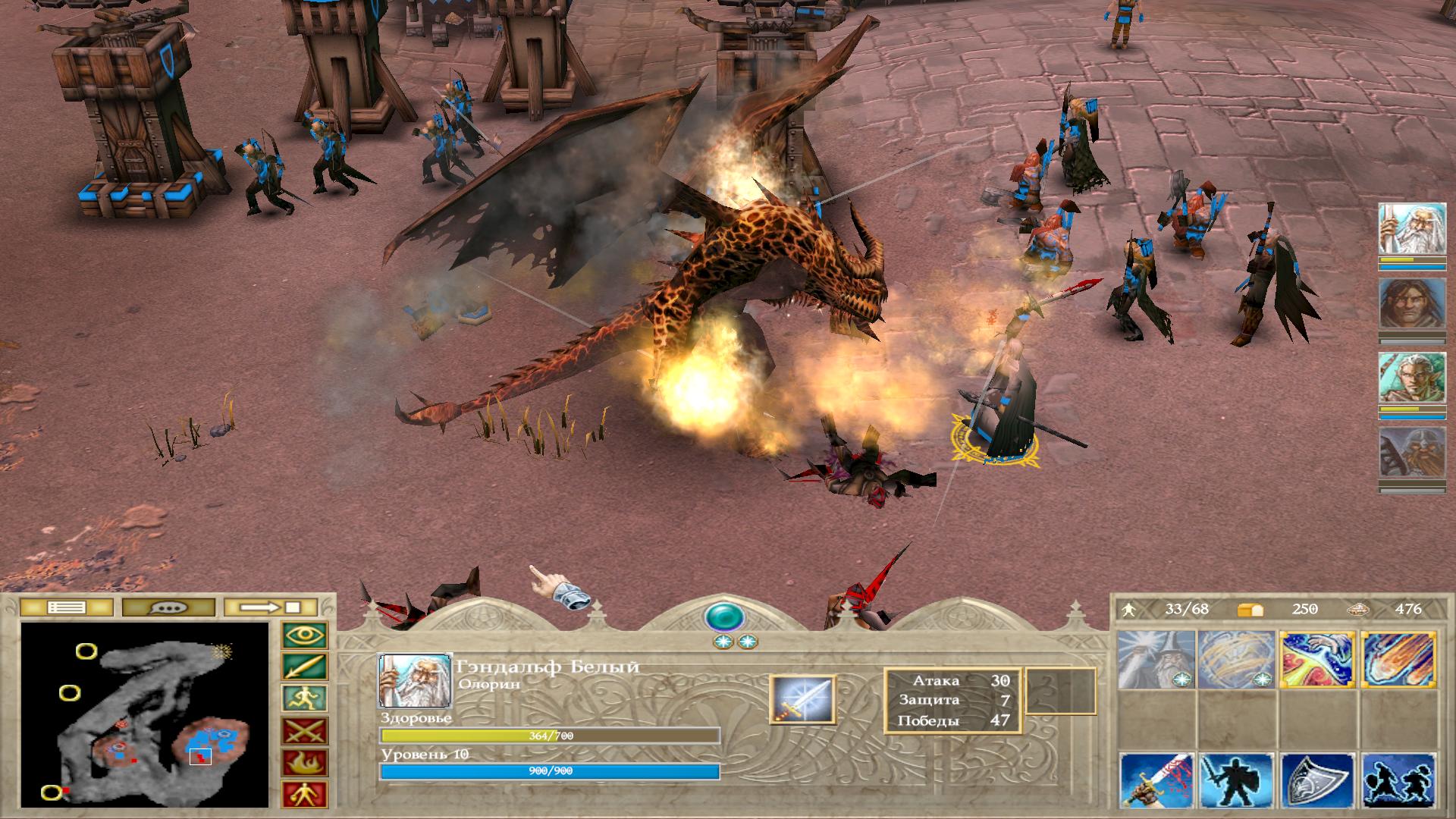Open the menu list button

pos(67,607)
